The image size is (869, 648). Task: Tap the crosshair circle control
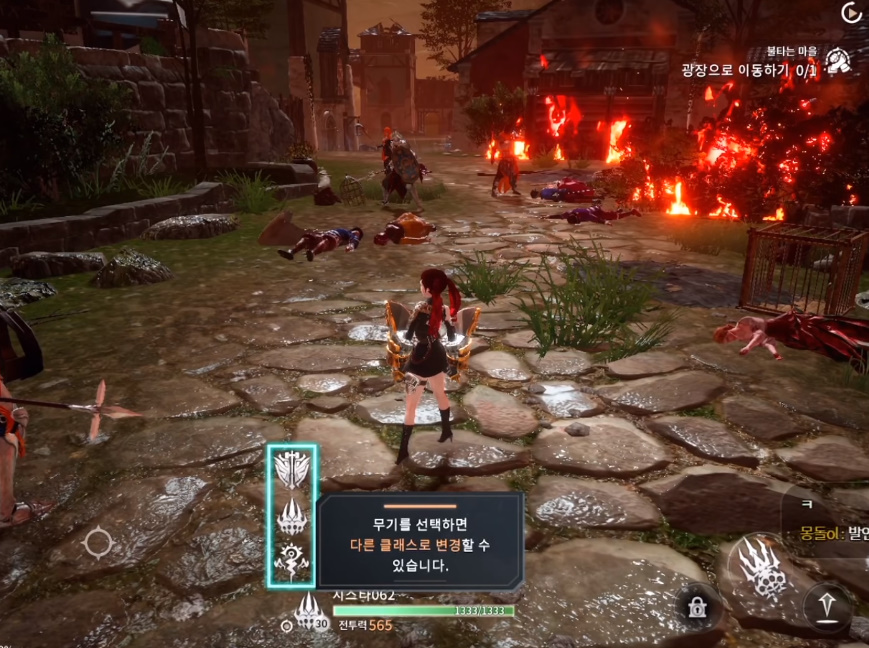point(98,543)
